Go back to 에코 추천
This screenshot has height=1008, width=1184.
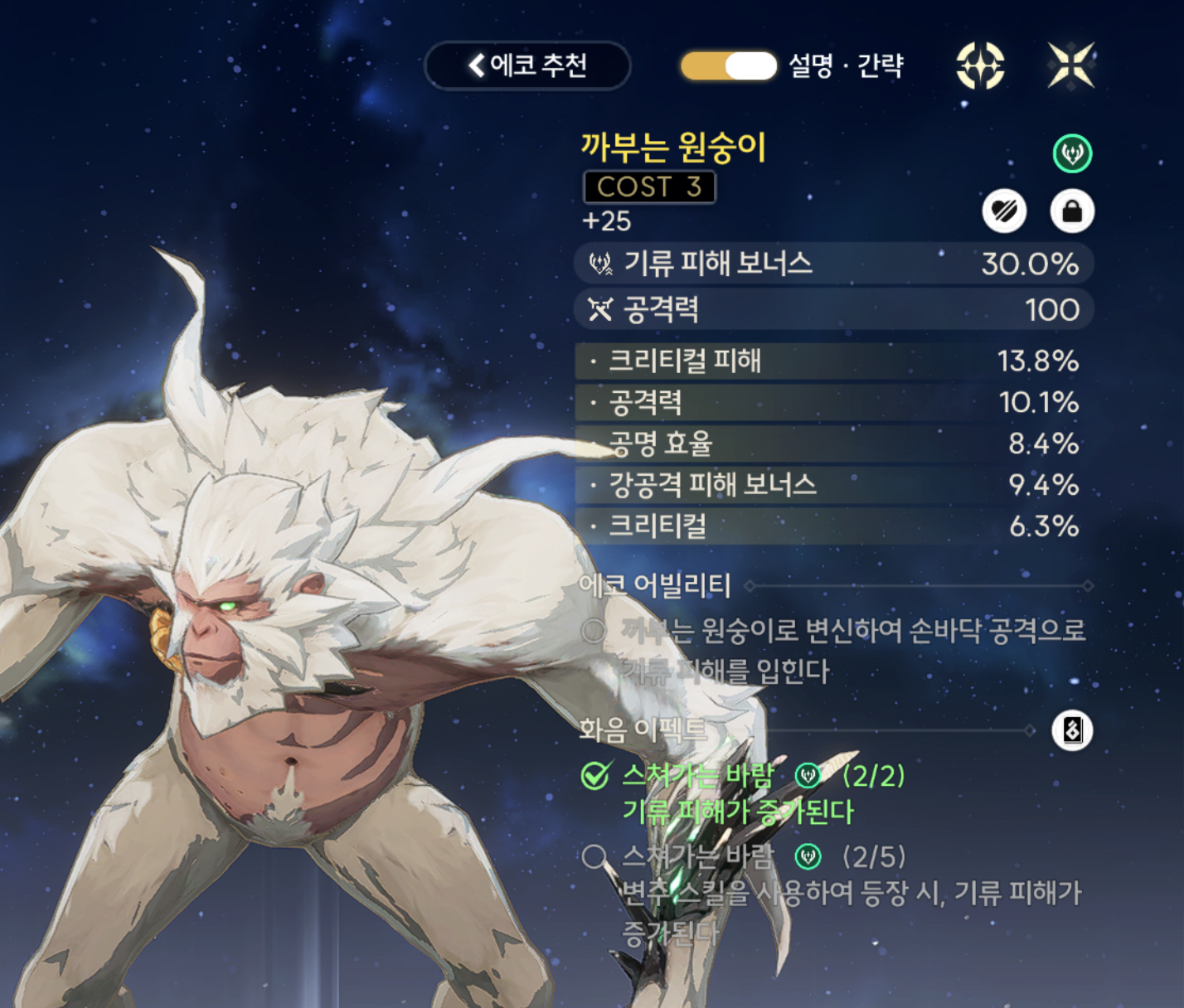527,65
